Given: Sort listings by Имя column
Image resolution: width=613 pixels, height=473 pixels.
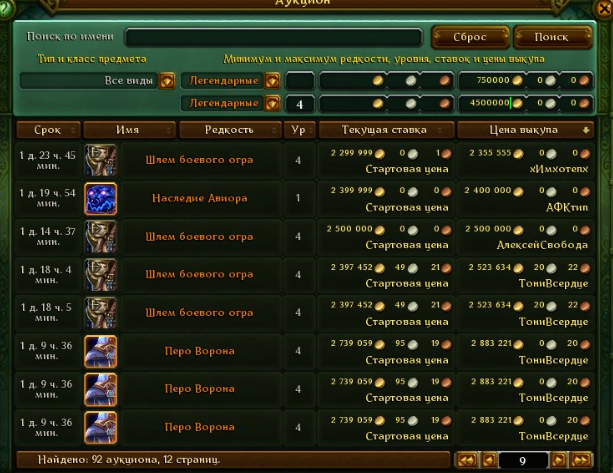Looking at the screenshot, I should 128,130.
